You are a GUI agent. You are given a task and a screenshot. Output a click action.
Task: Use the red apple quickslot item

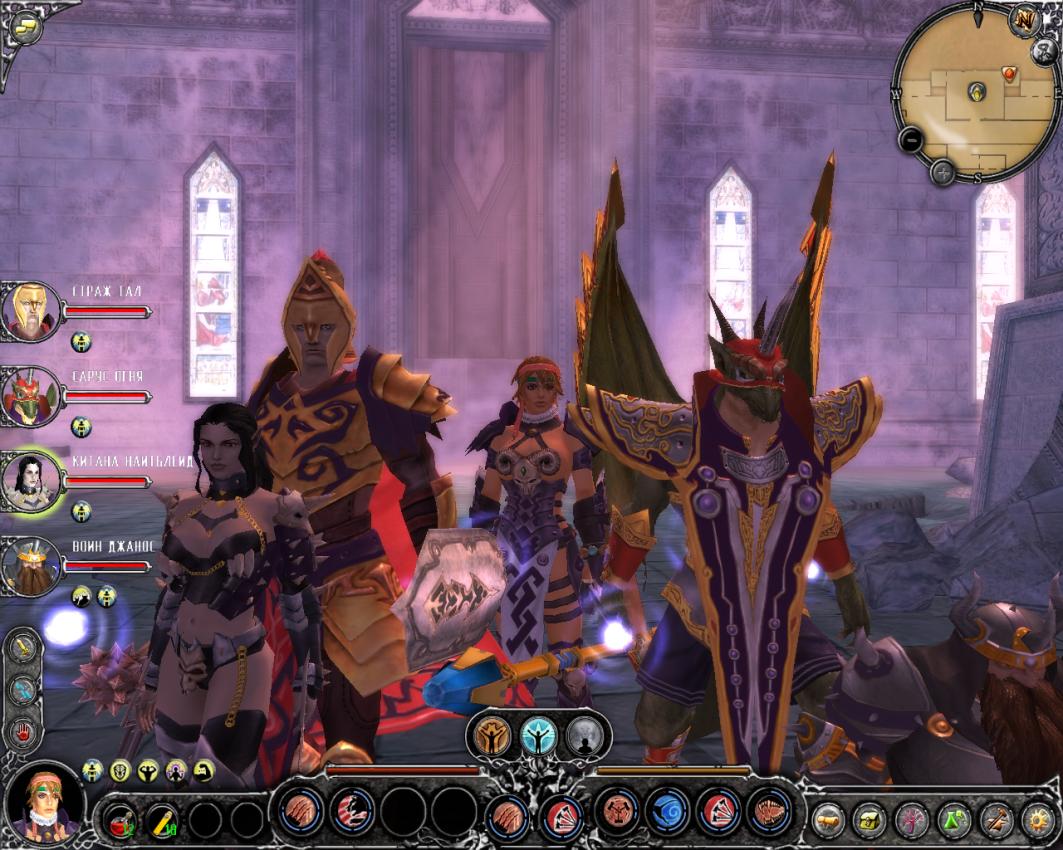pyautogui.click(x=122, y=820)
